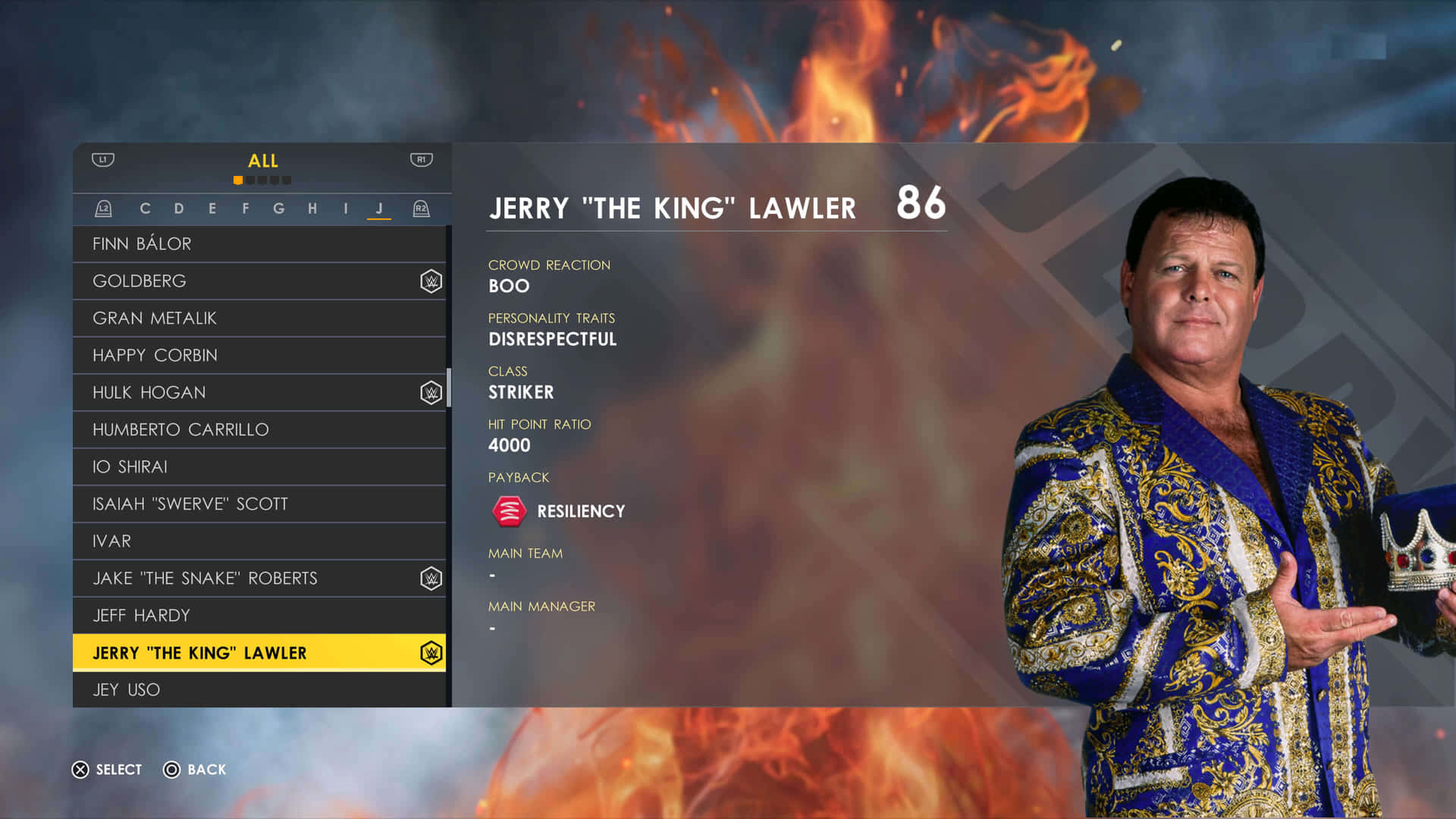The image size is (1456, 819).
Task: Choose Jeff Hardy in the superstar list
Action: (x=141, y=615)
